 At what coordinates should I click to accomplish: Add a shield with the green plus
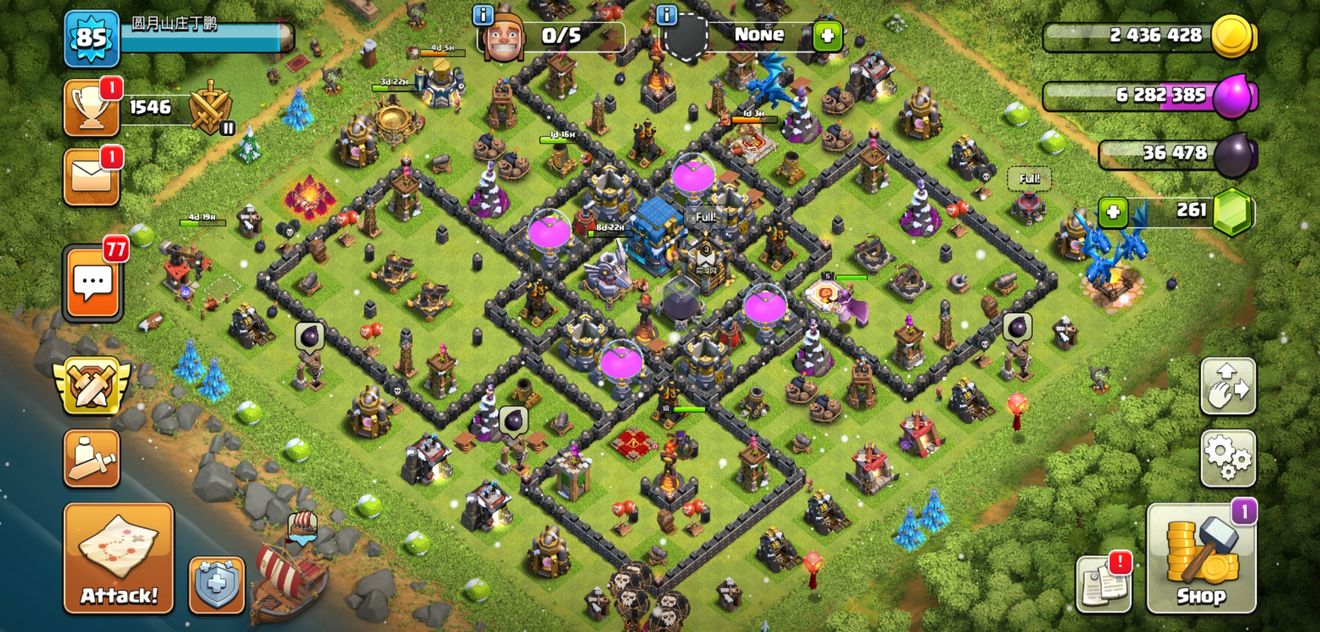tap(826, 36)
